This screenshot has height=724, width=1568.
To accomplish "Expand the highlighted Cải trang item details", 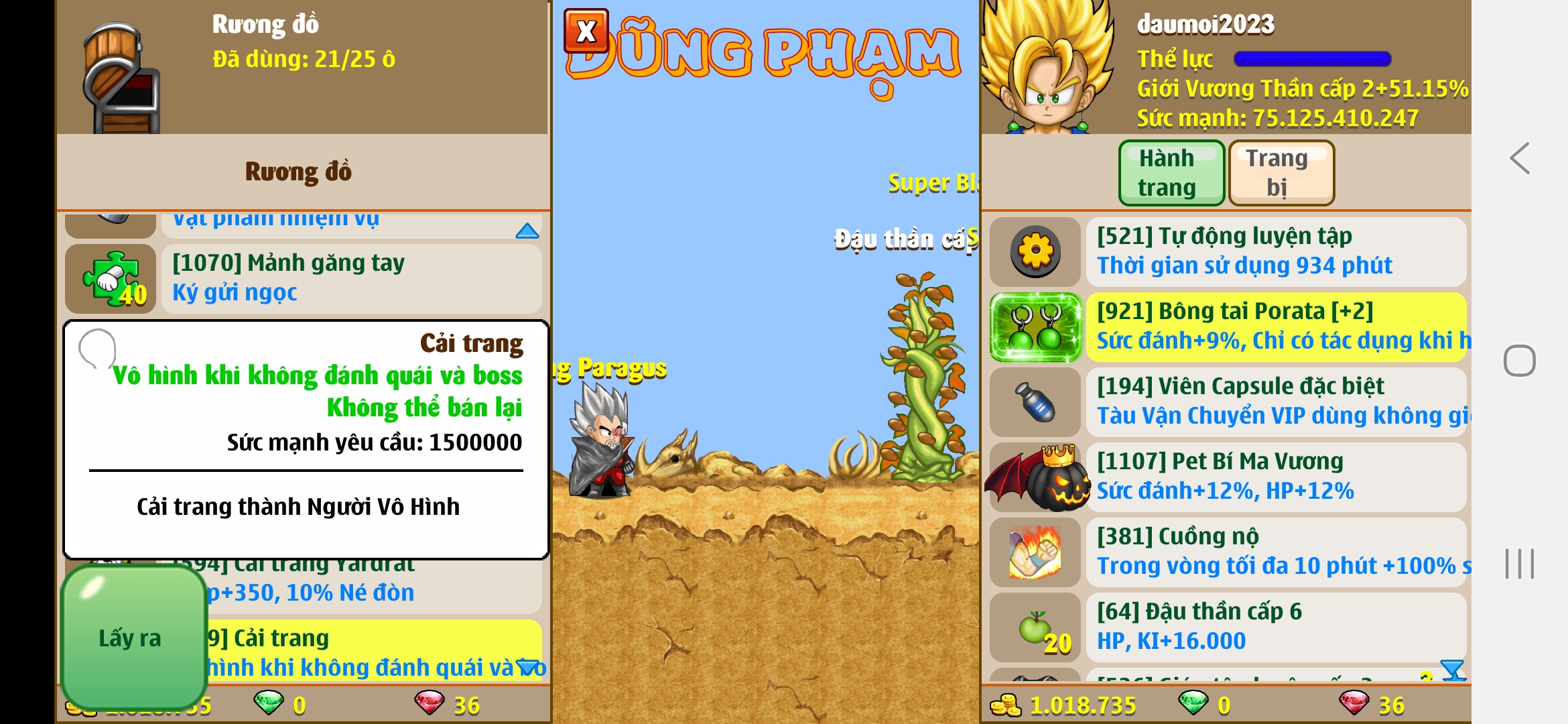I will pyautogui.click(x=529, y=666).
